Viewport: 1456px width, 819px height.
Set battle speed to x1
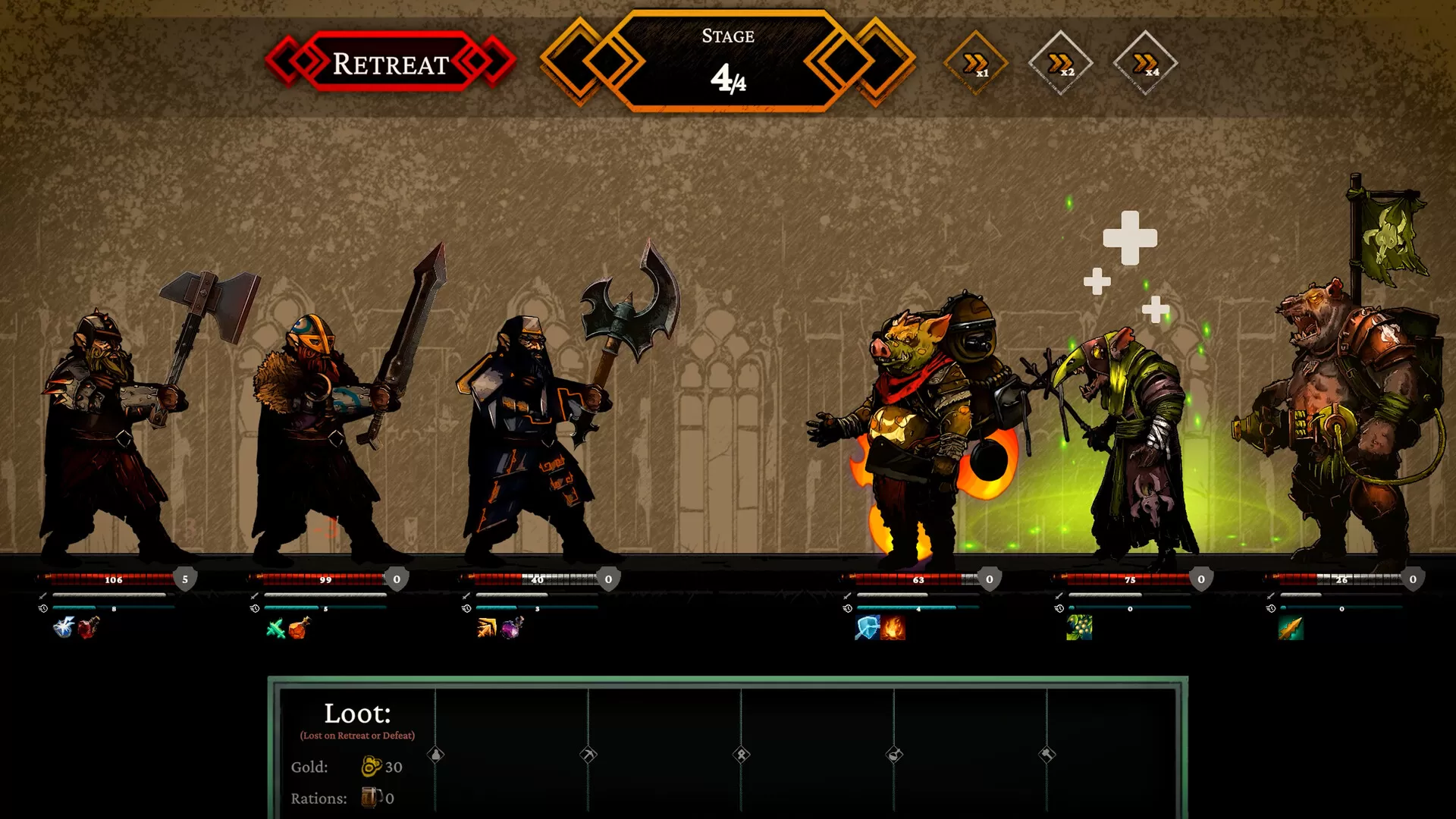[x=975, y=63]
